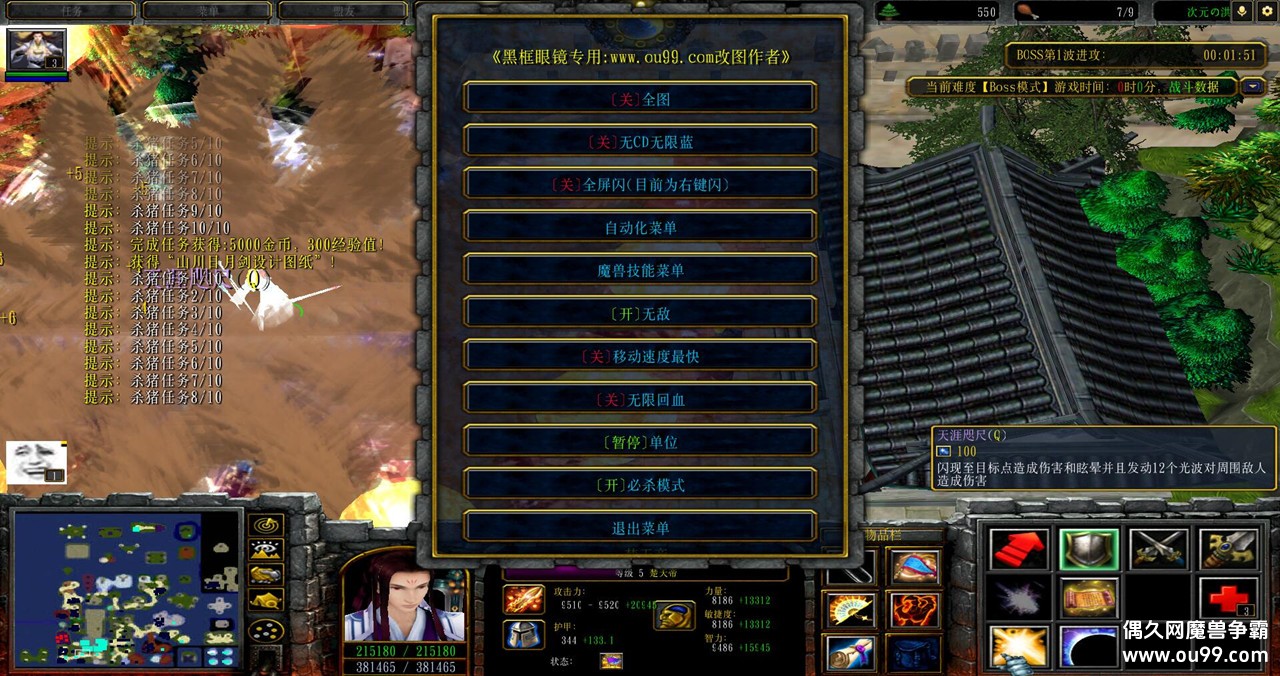The width and height of the screenshot is (1280, 676).
Task: Expand the 战斗数据 leaderboard dropdown arrow
Action: point(1252,87)
